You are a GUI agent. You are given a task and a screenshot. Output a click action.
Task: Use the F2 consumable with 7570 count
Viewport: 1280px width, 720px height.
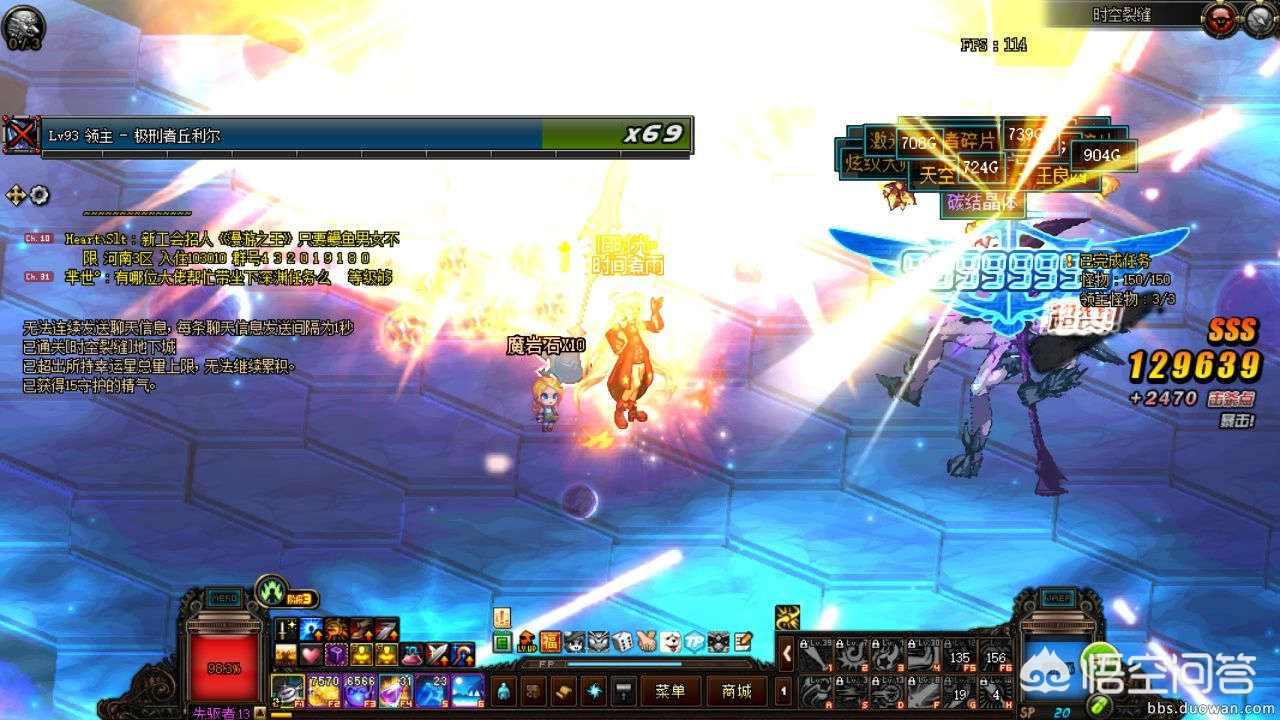[x=325, y=690]
